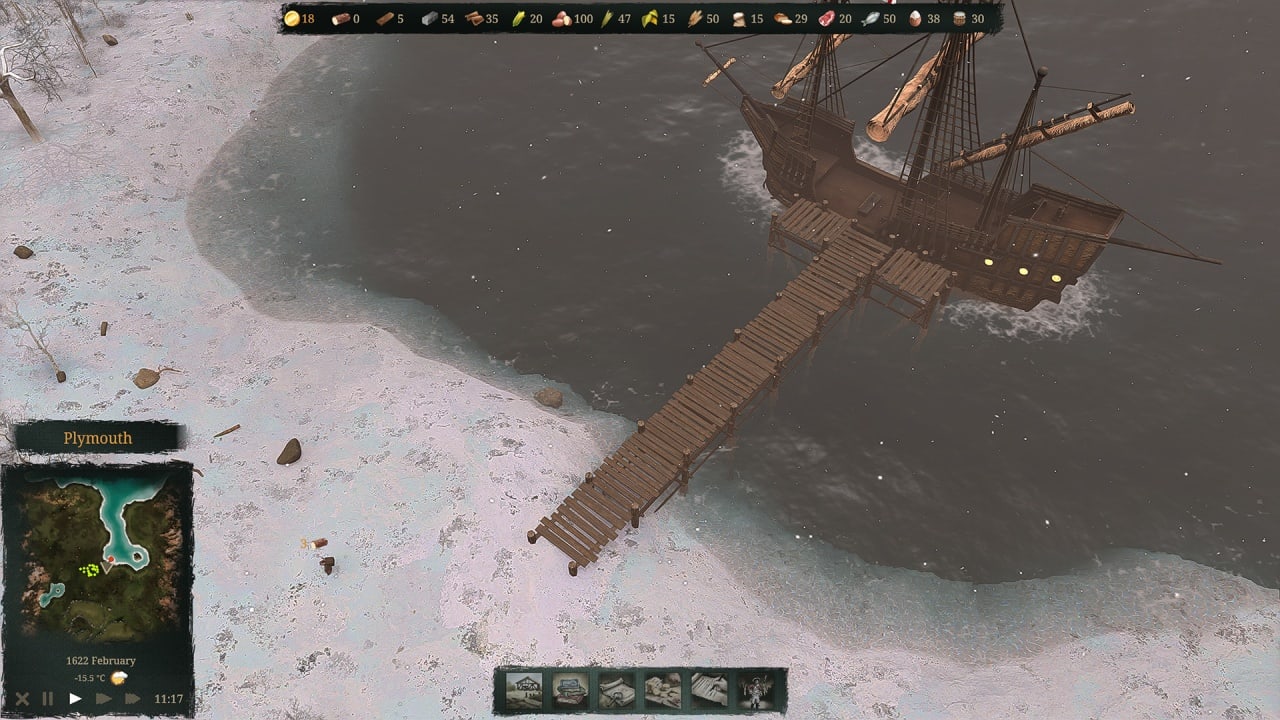Pause the game time

[48, 699]
